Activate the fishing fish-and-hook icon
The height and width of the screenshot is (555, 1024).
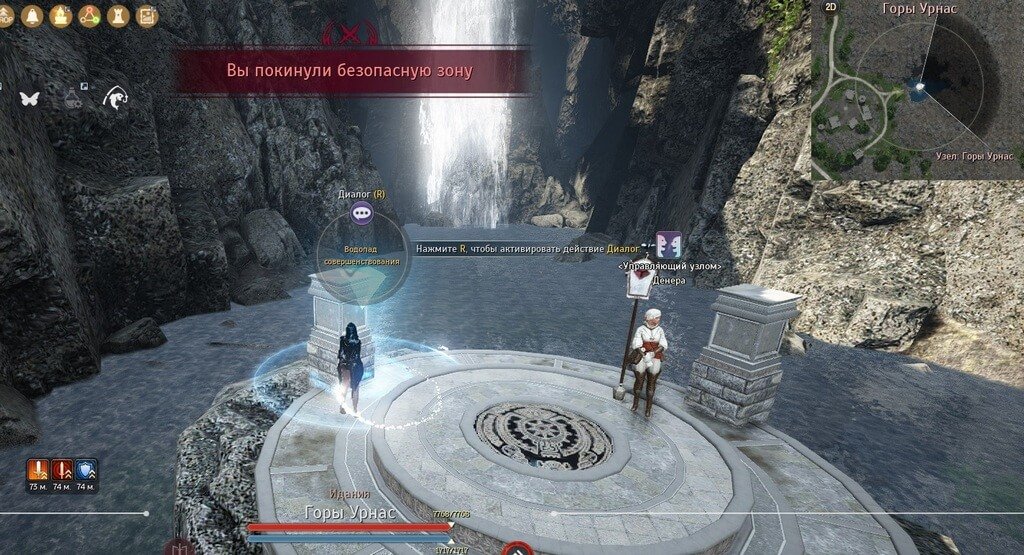[x=116, y=97]
